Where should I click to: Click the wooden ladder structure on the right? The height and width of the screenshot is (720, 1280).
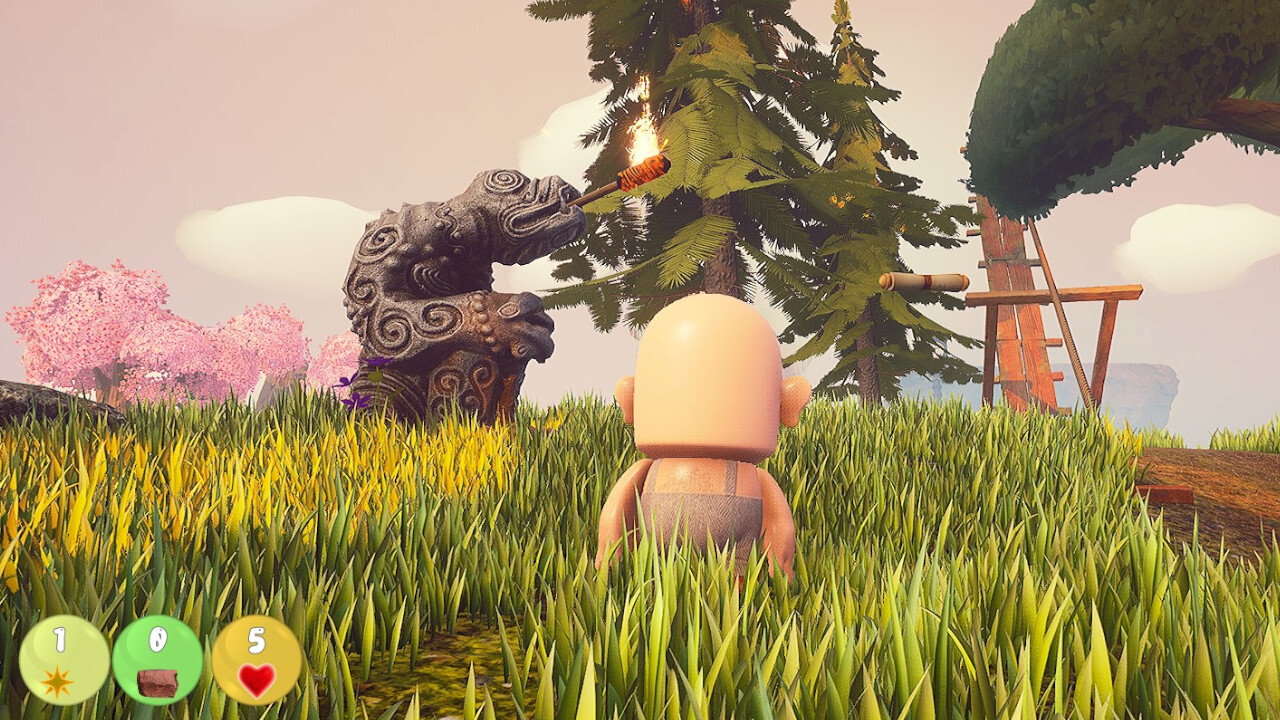[1020, 330]
